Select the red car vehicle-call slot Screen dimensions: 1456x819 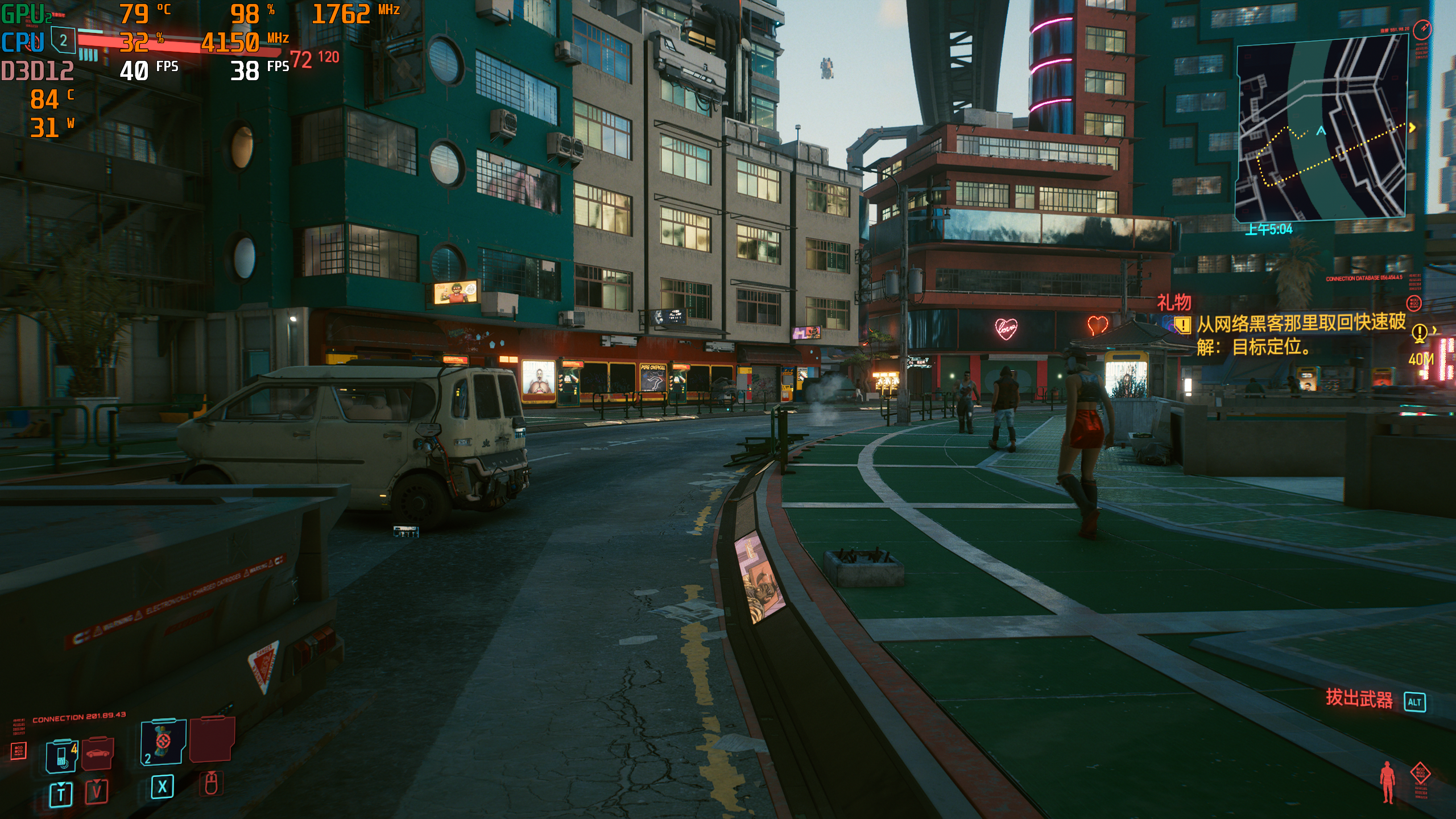(98, 753)
